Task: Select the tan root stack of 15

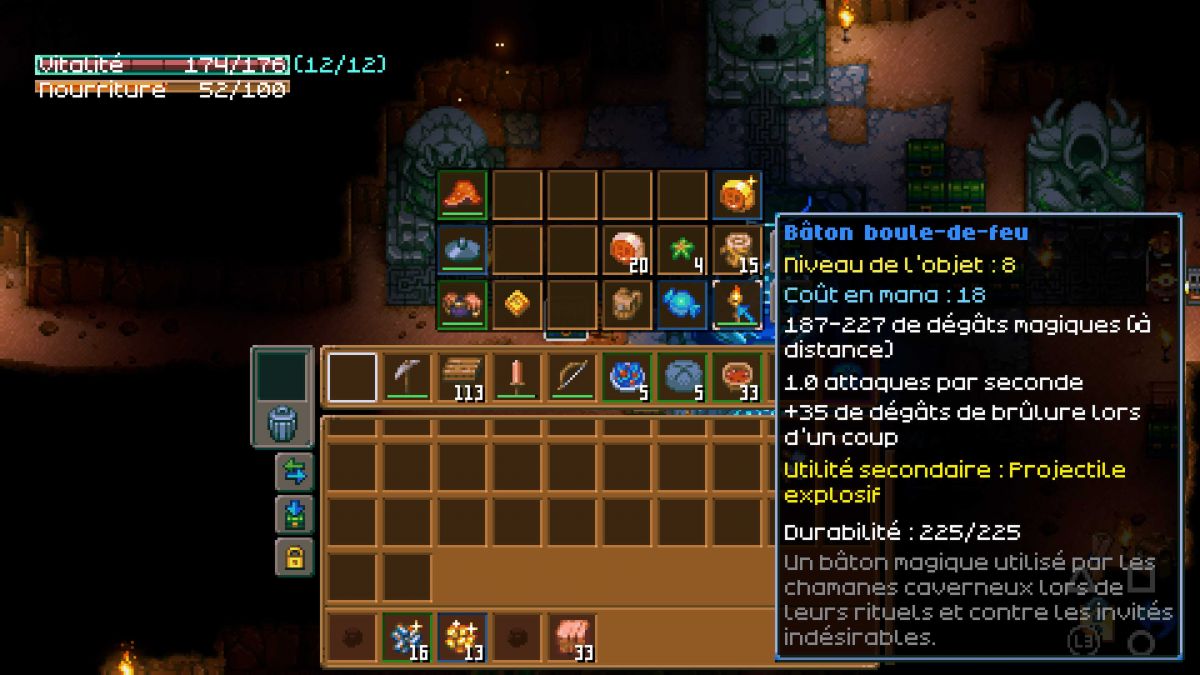Action: coord(737,249)
